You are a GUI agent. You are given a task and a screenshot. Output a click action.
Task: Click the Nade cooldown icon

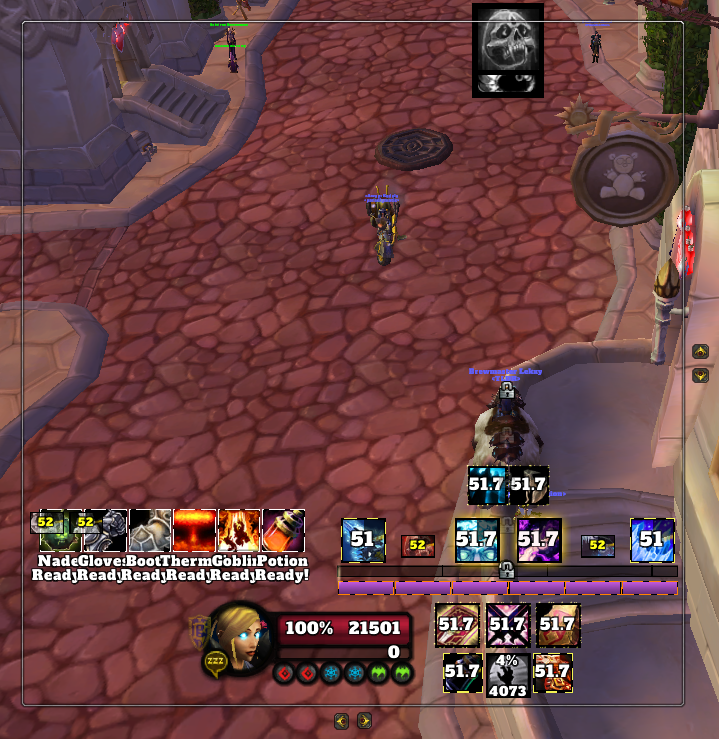[54, 530]
